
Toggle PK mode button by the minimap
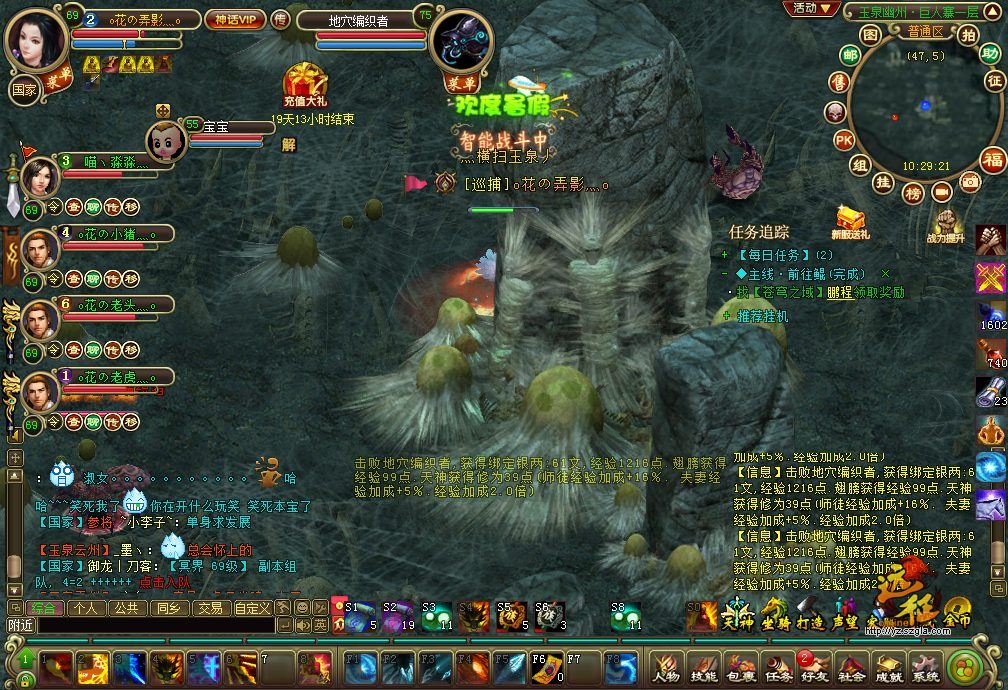843,139
